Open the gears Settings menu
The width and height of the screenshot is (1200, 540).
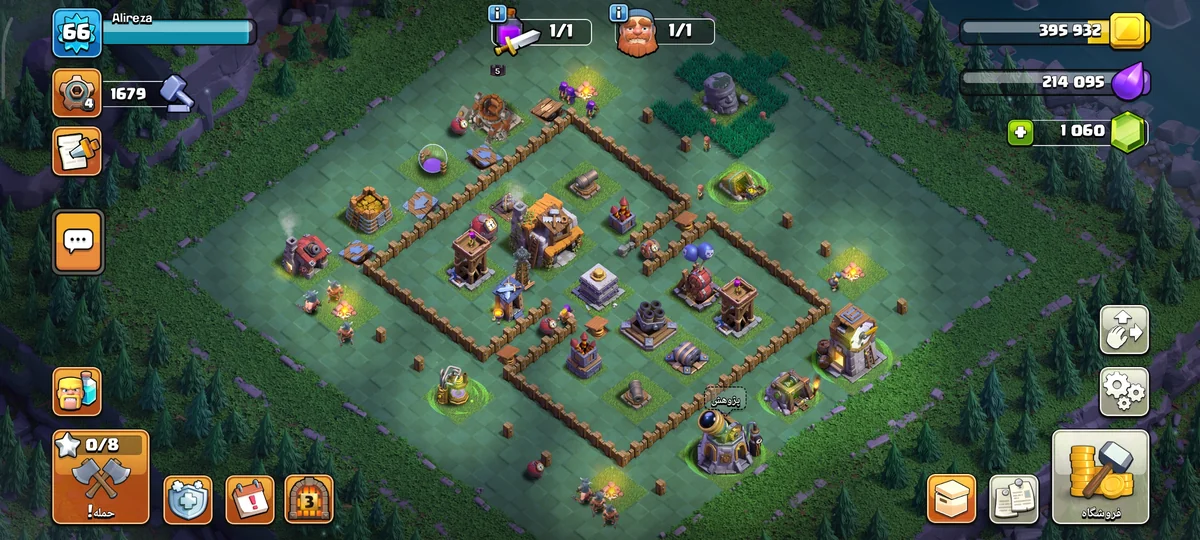[1124, 391]
